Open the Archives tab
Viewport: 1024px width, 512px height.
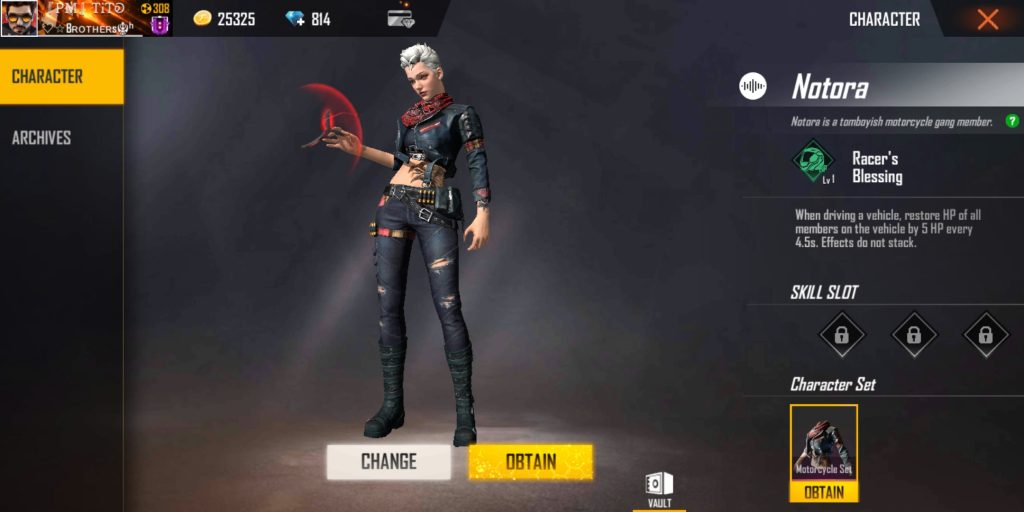click(x=41, y=138)
